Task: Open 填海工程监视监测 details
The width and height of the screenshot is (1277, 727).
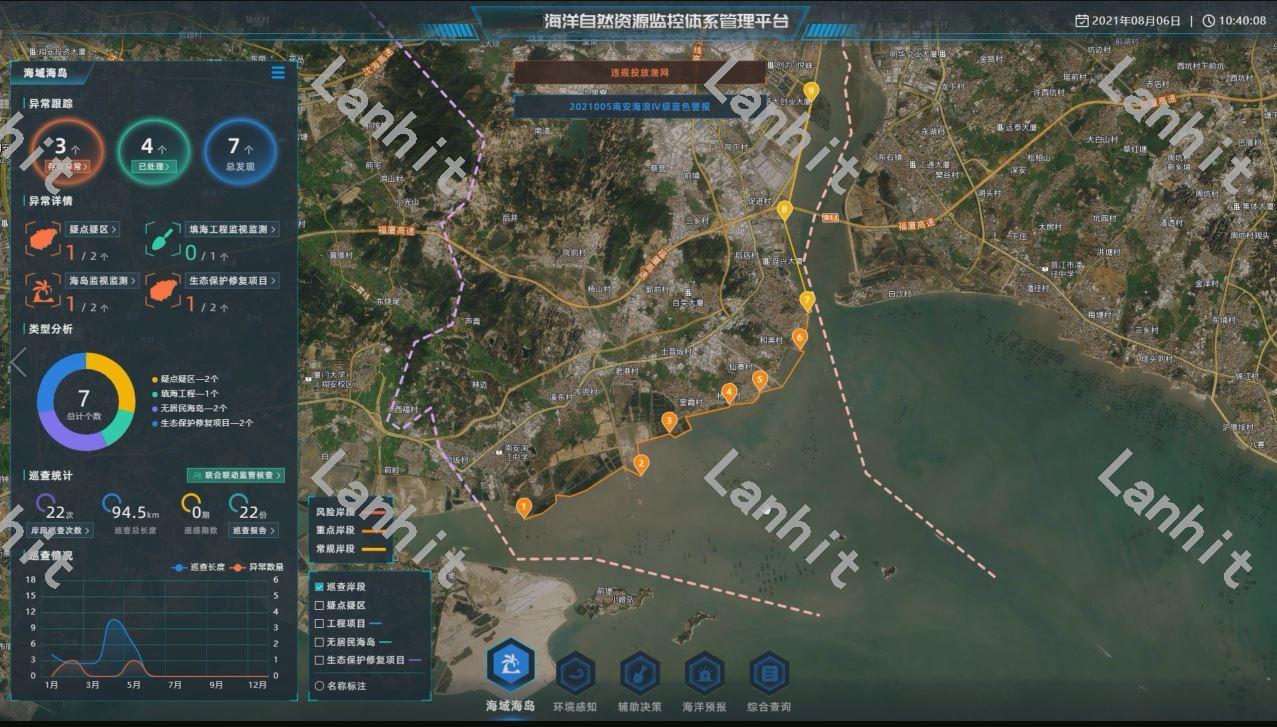Action: 232,230
